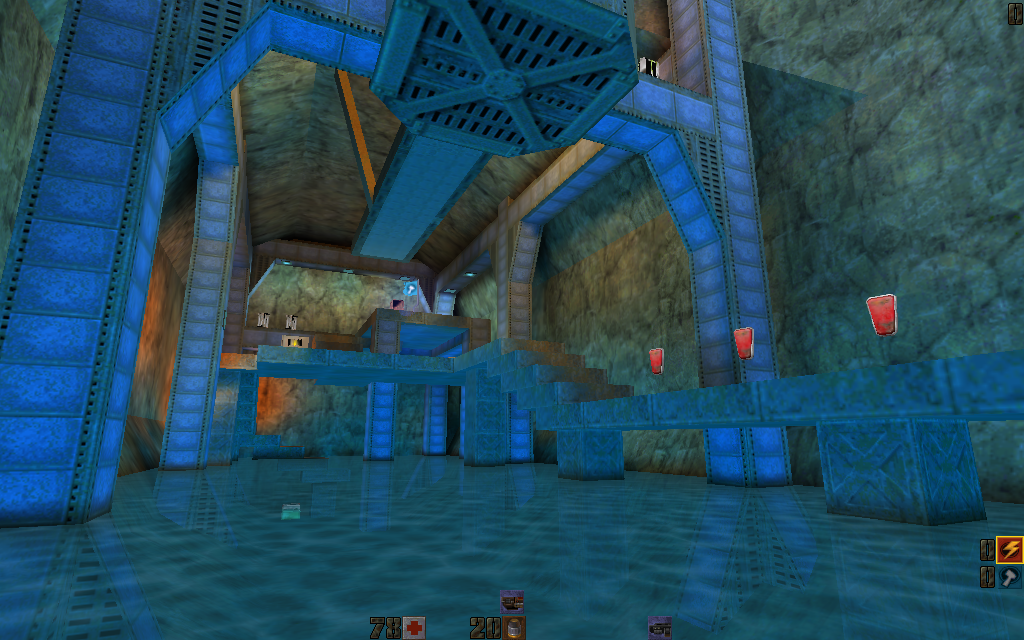Click the red cross health icon
This screenshot has height=640, width=1024.
(414, 628)
